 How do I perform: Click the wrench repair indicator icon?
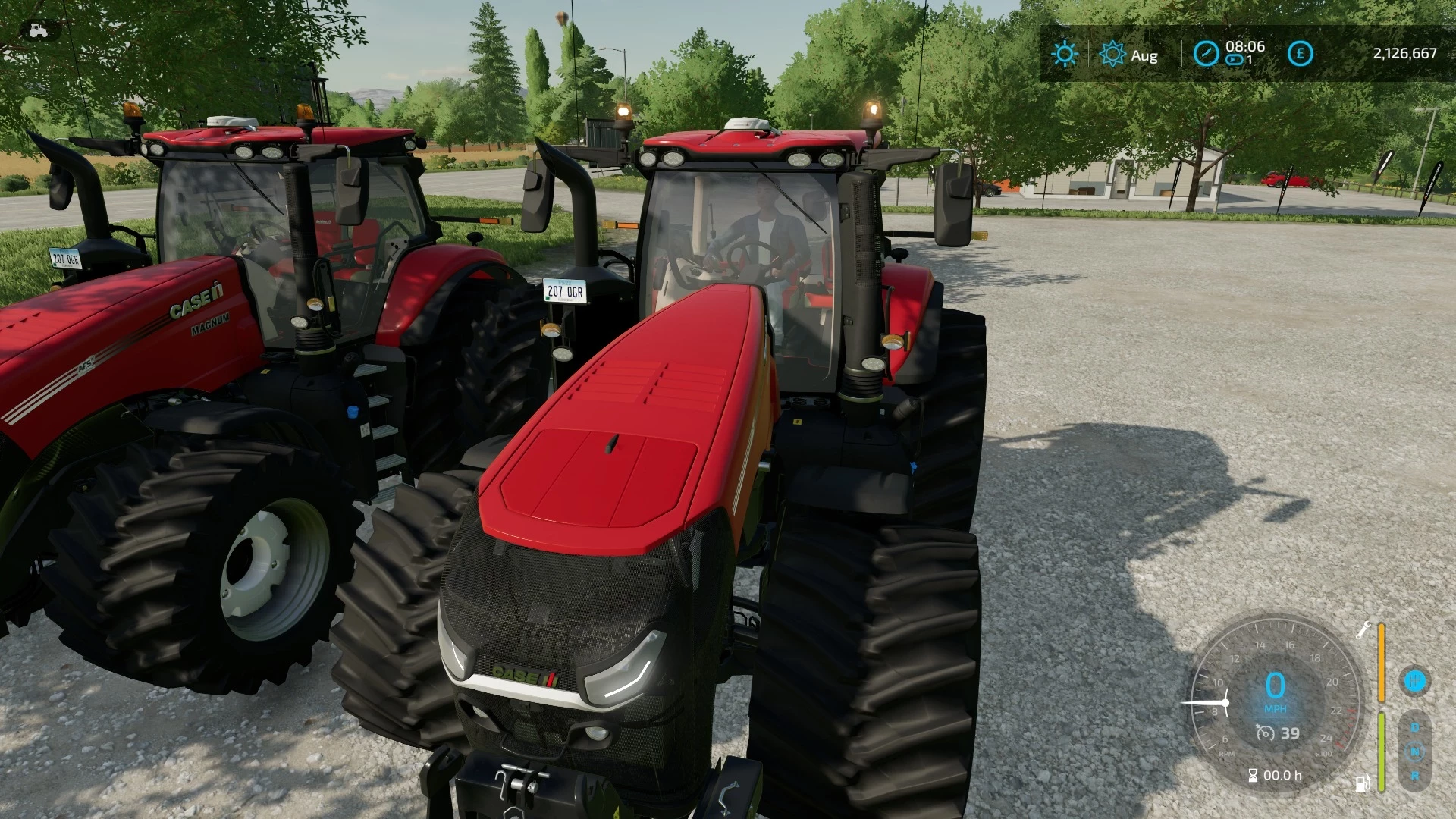tap(1362, 632)
